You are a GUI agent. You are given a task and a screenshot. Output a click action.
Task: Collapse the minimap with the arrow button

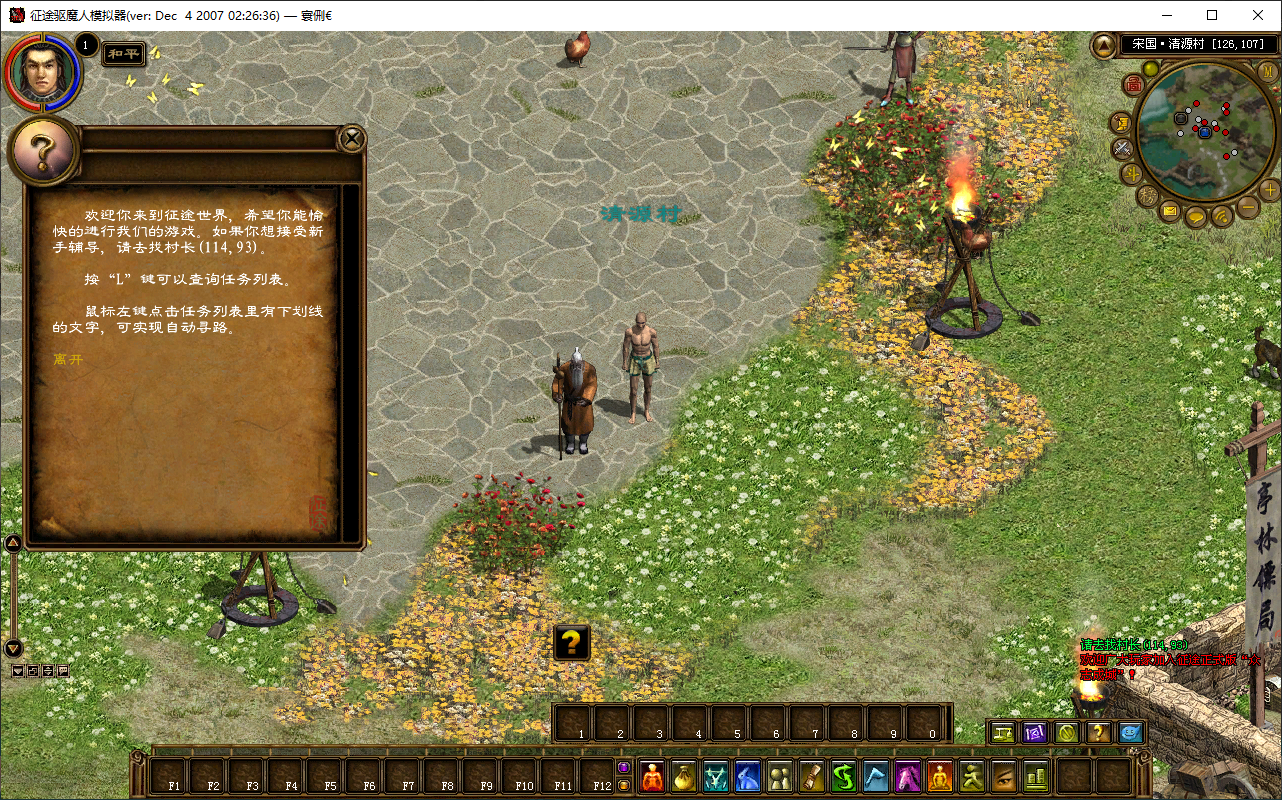pyautogui.click(x=1104, y=45)
